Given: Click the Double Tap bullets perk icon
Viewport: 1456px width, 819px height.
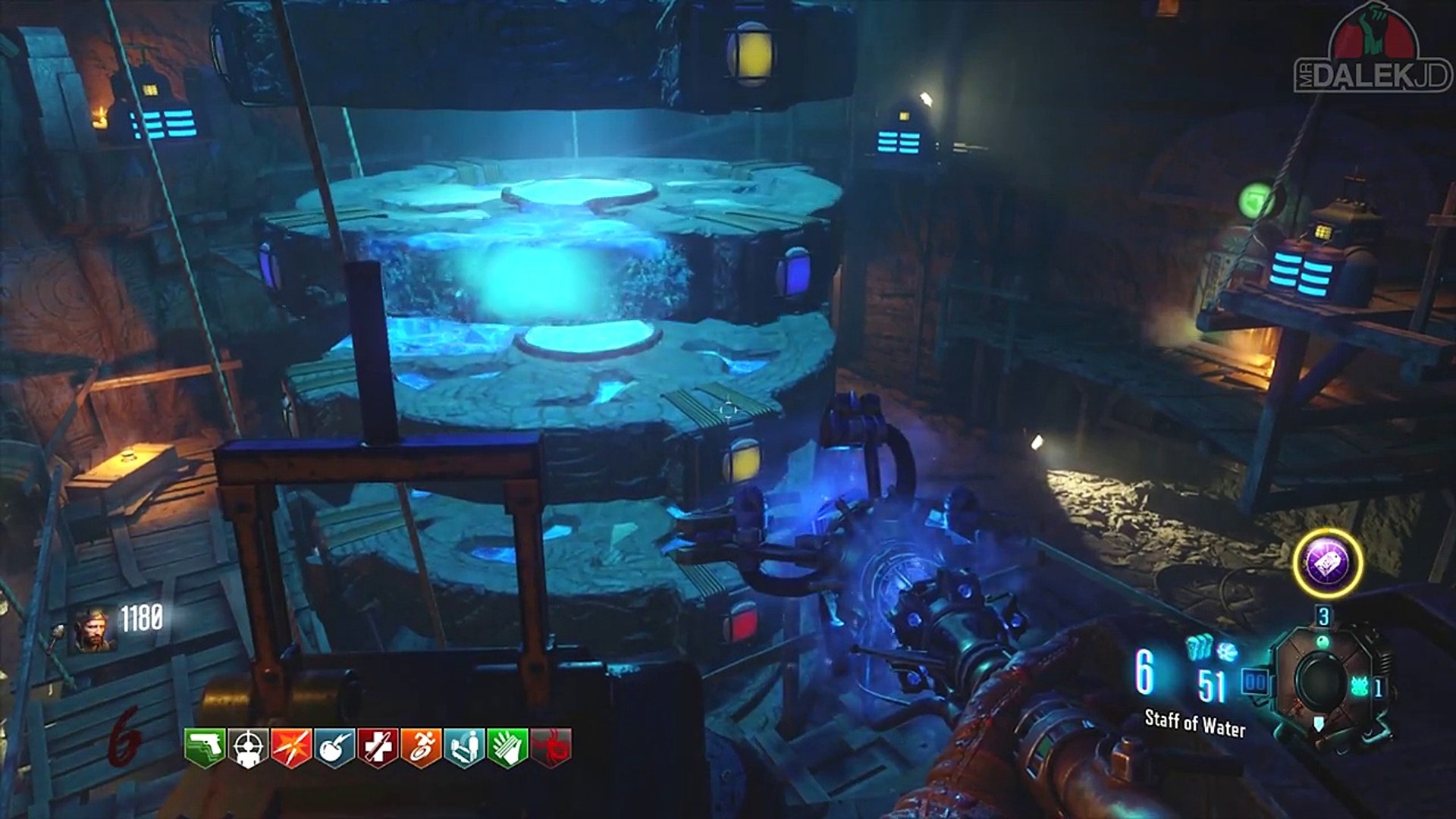Looking at the screenshot, I should [x=291, y=748].
